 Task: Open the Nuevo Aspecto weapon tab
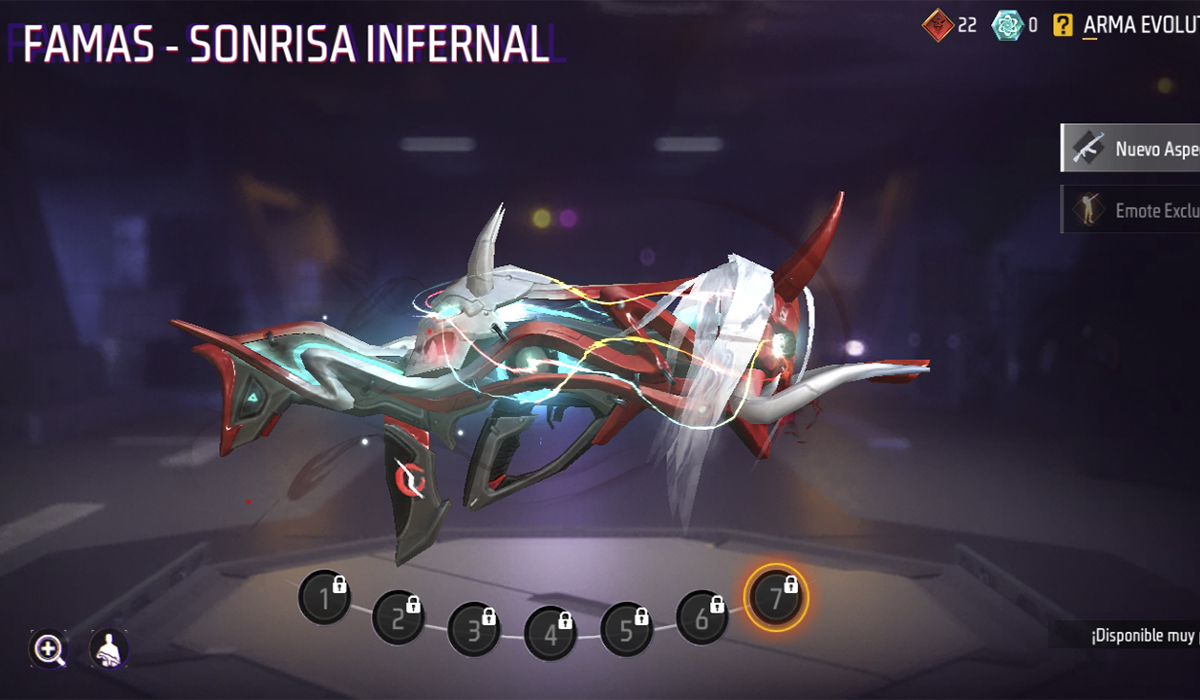click(1131, 149)
